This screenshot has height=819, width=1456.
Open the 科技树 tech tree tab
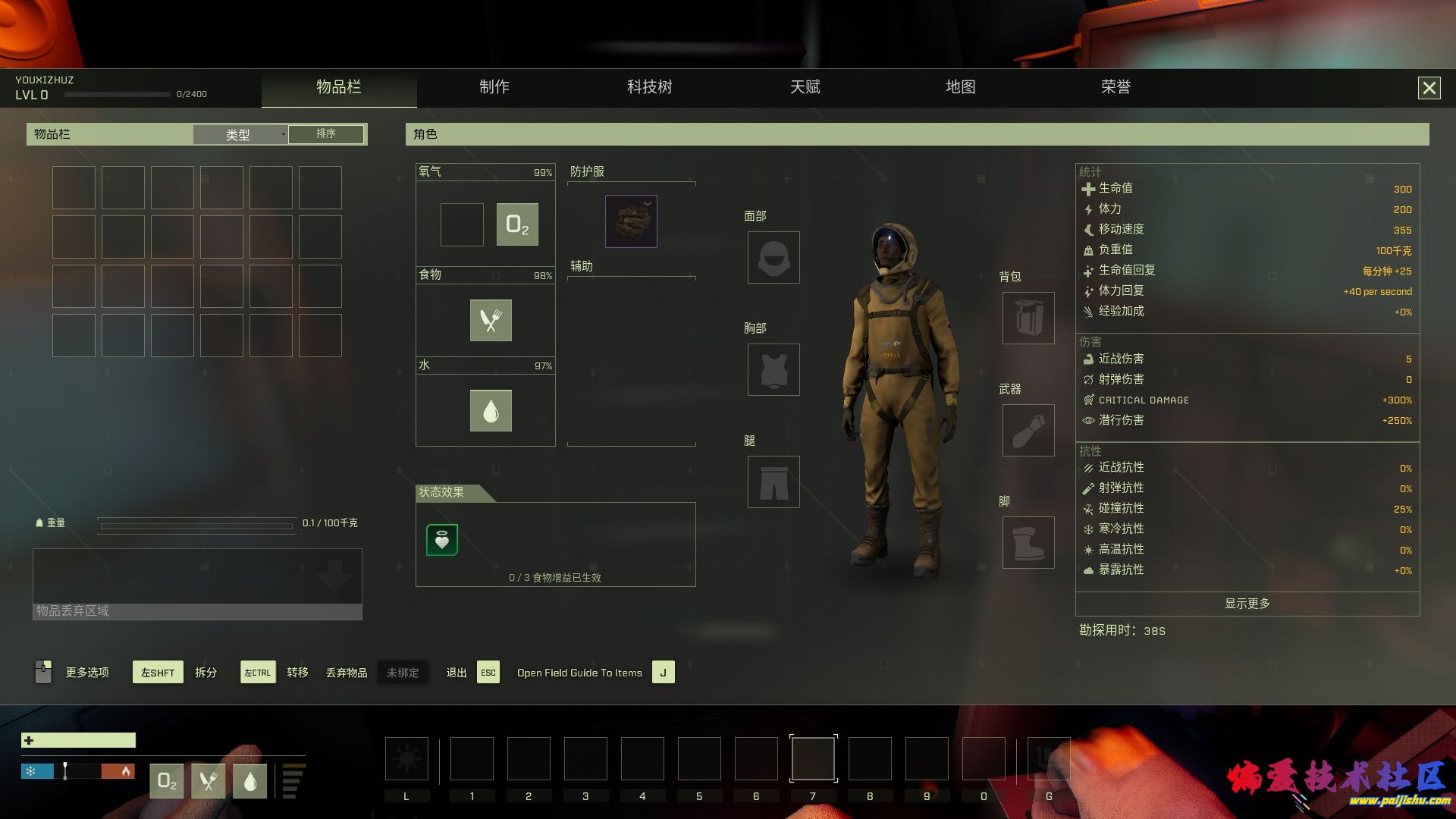pyautogui.click(x=649, y=87)
